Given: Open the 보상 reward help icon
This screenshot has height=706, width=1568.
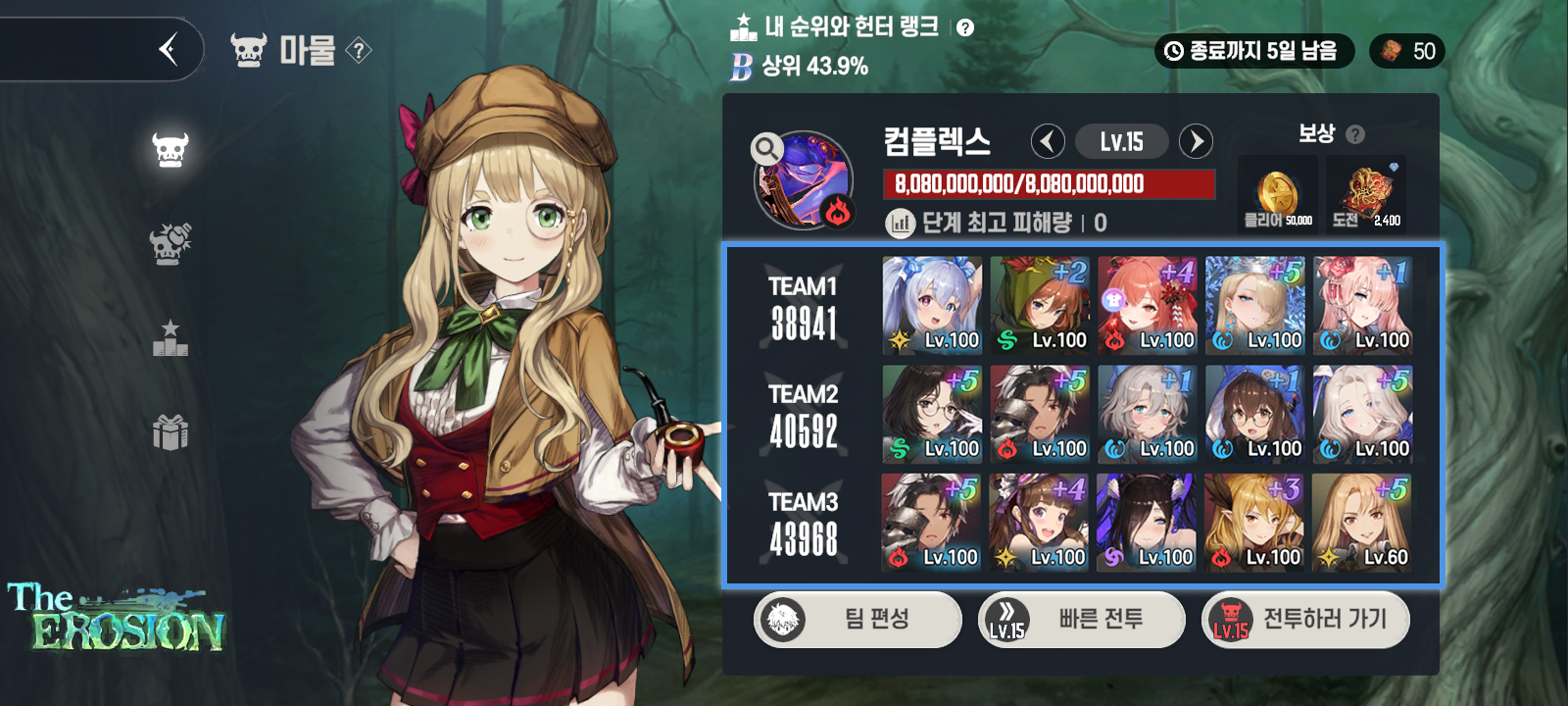Looking at the screenshot, I should click(x=1355, y=134).
